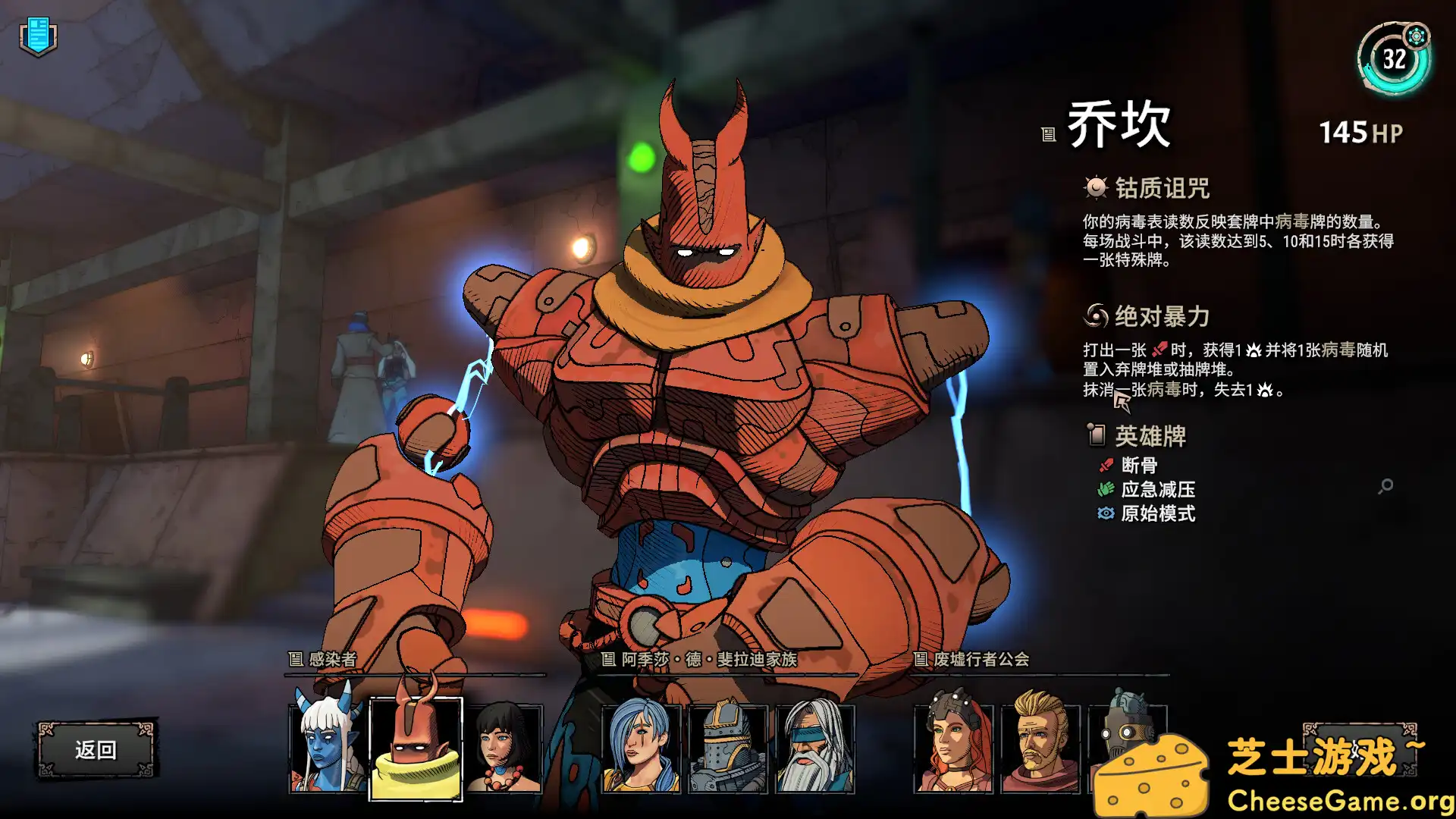Viewport: 1456px width, 819px height.
Task: Click the 返回 back button
Action: point(97,748)
